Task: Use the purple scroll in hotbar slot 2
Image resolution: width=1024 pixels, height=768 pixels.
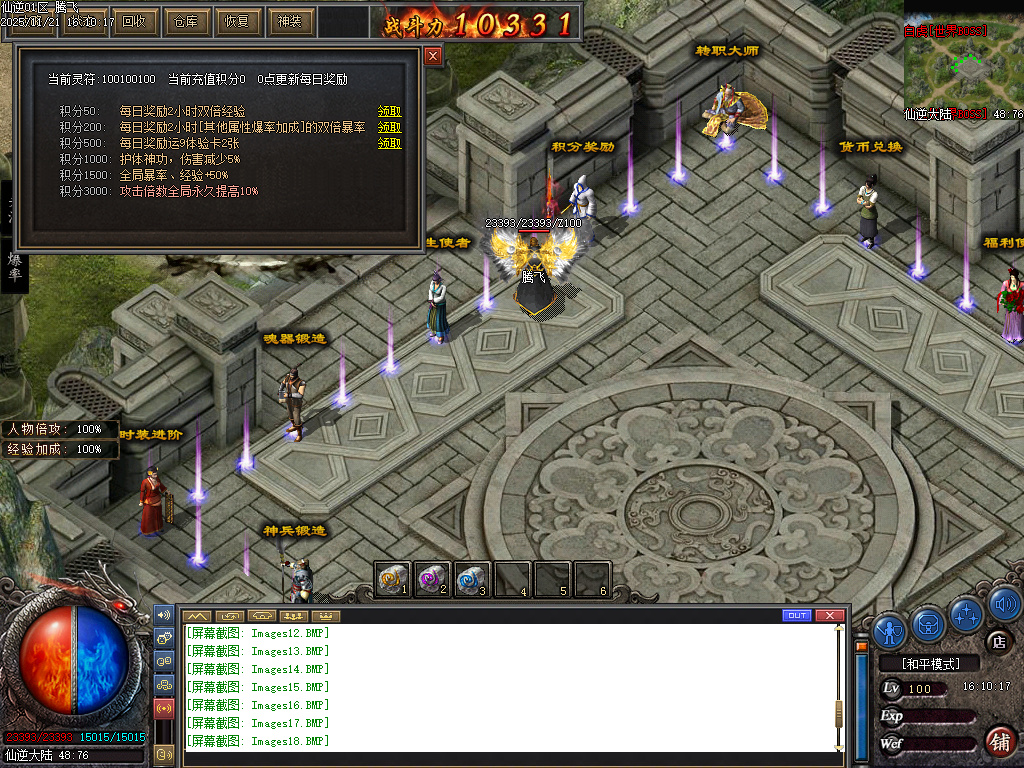Action: tap(432, 579)
